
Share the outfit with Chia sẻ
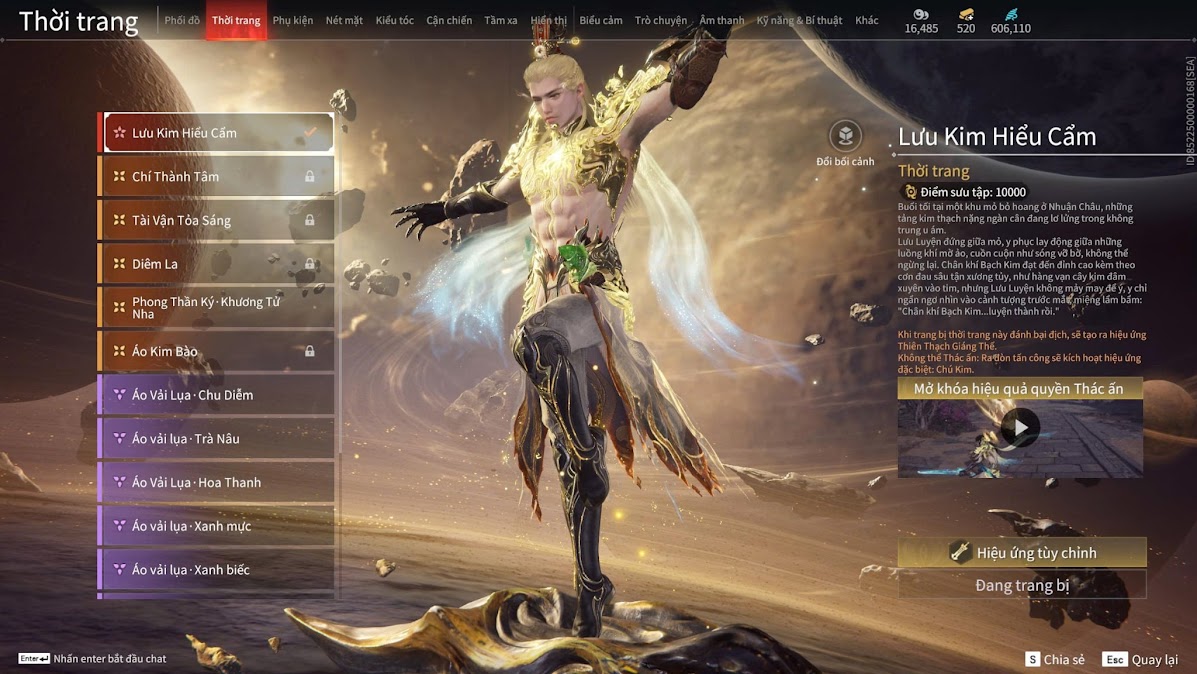(1054, 660)
